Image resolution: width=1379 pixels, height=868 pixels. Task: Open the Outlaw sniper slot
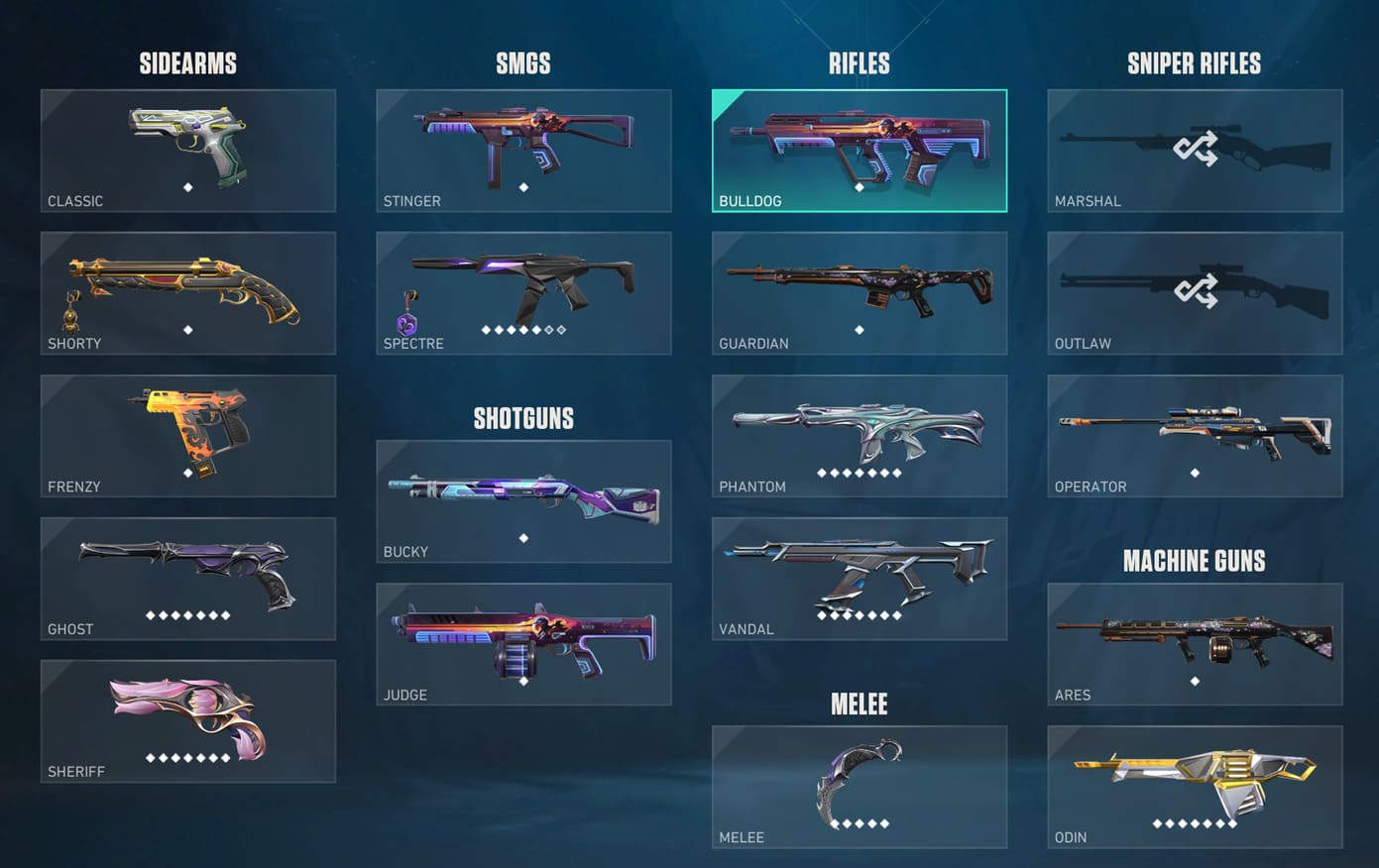pos(1195,293)
